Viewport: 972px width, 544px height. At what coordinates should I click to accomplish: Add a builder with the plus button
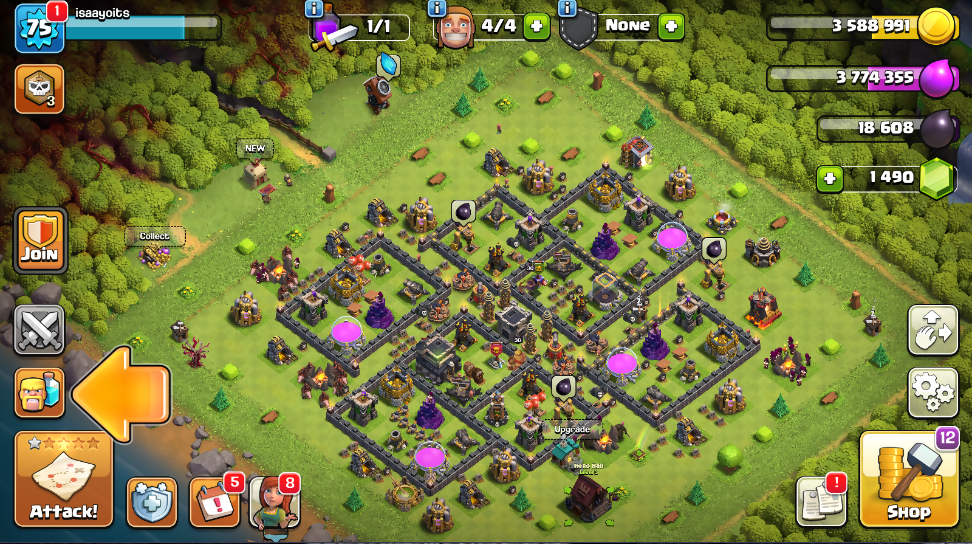coord(537,27)
